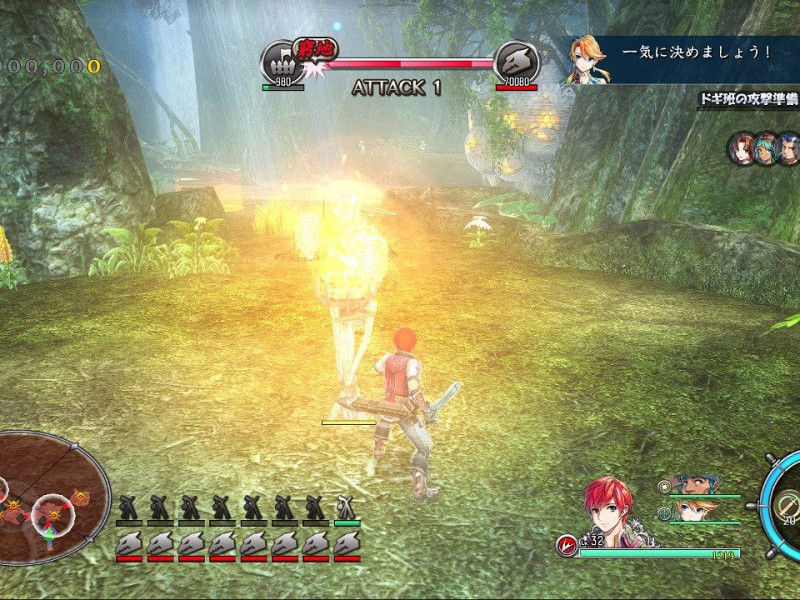Screen dimensions: 800x600
Task: Select the teal-haired support squad portrait
Action: 765,149
